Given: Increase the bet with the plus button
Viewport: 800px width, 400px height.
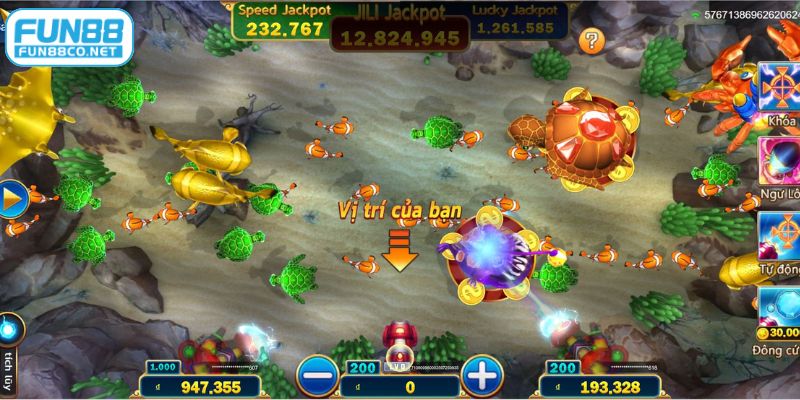Looking at the screenshot, I should [x=482, y=376].
